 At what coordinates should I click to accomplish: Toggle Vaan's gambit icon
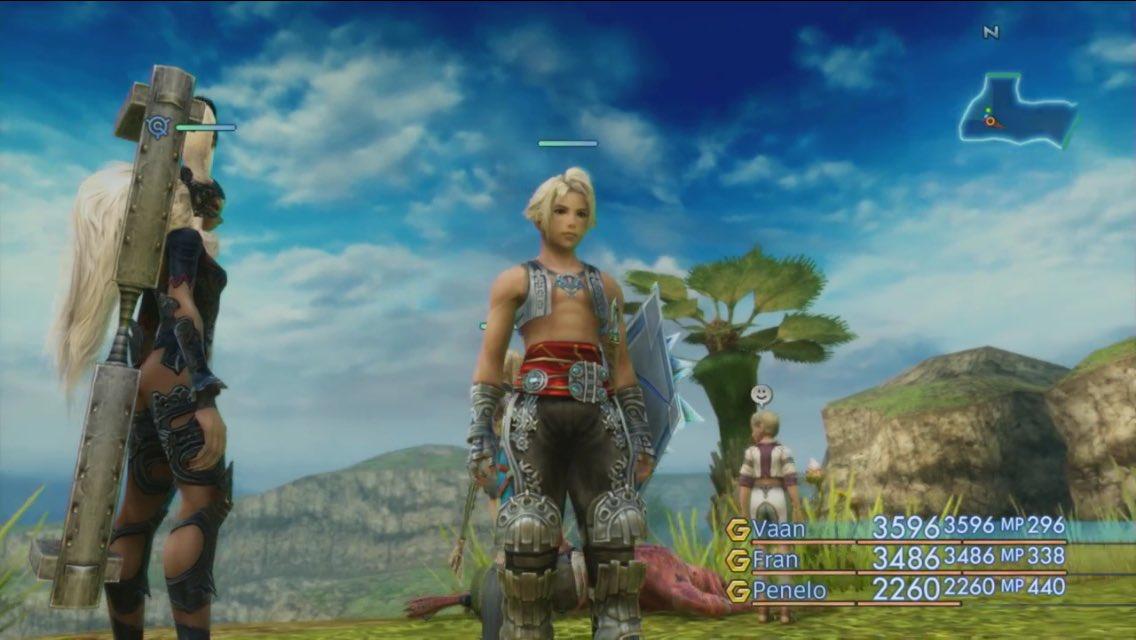[738, 528]
